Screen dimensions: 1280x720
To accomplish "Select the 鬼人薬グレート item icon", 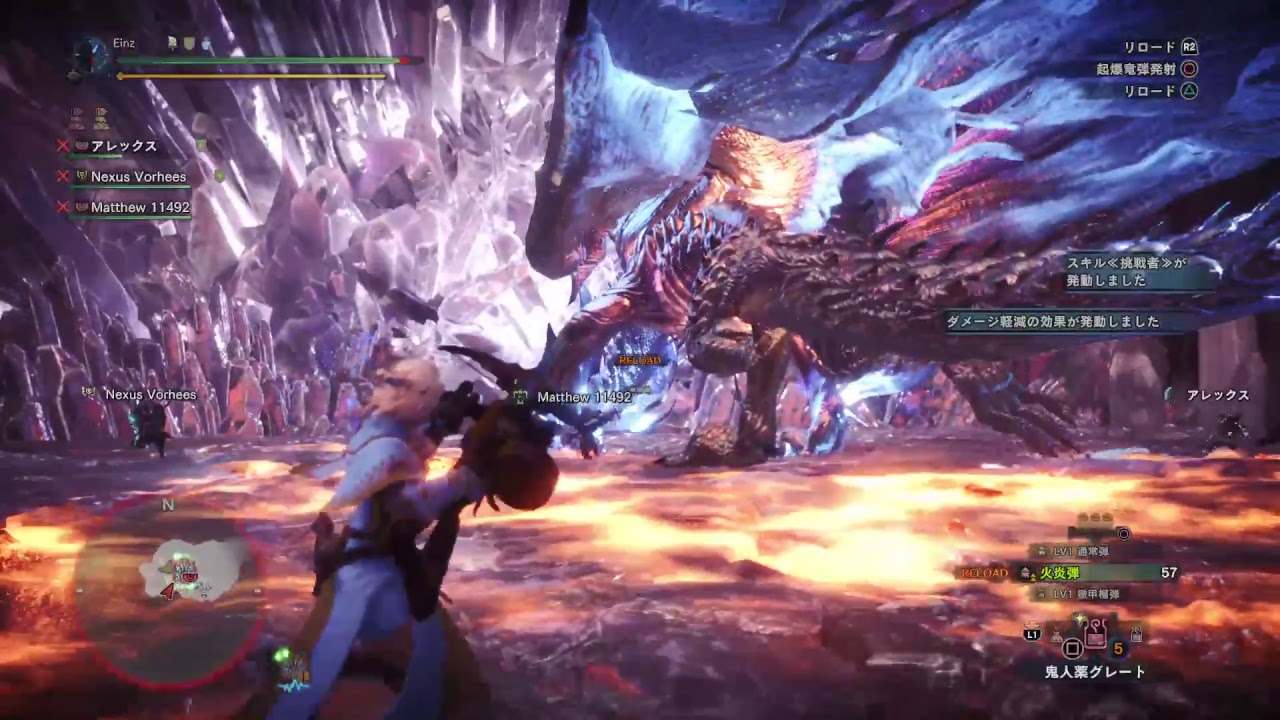I will click(1094, 634).
